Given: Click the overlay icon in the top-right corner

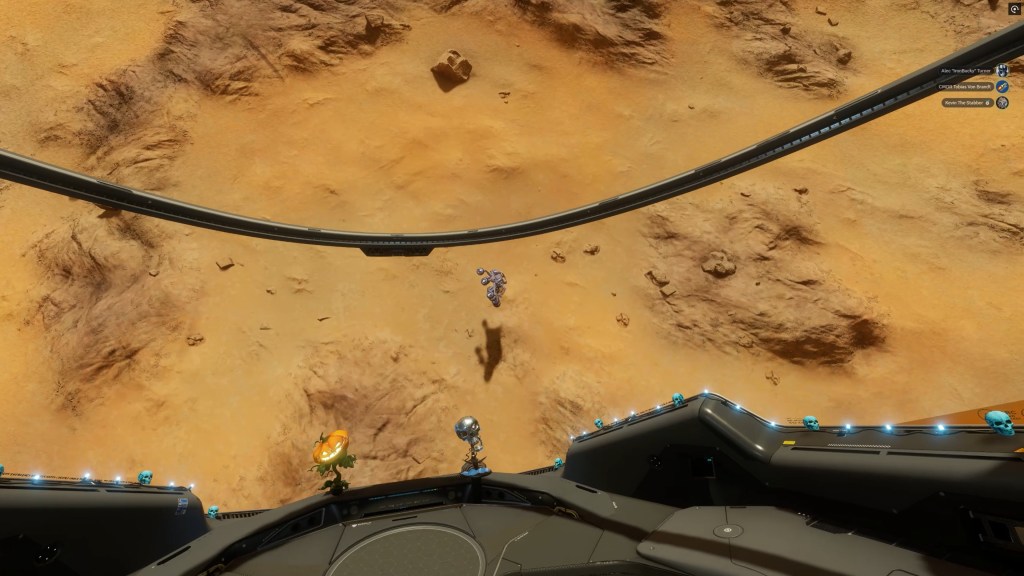Looking at the screenshot, I should (1015, 7).
